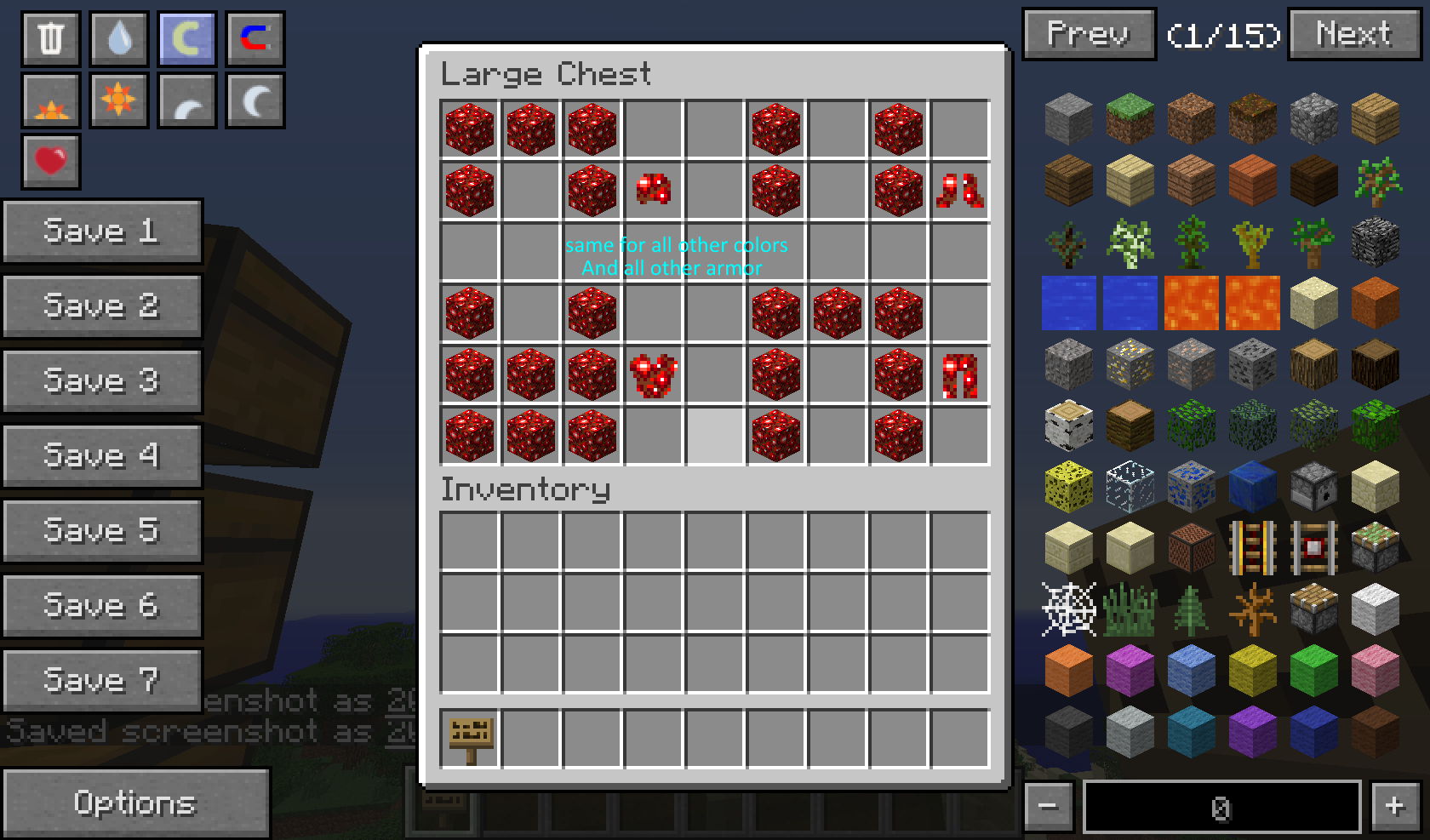
Task: Click the quantity input field showing 0
Action: [1221, 805]
